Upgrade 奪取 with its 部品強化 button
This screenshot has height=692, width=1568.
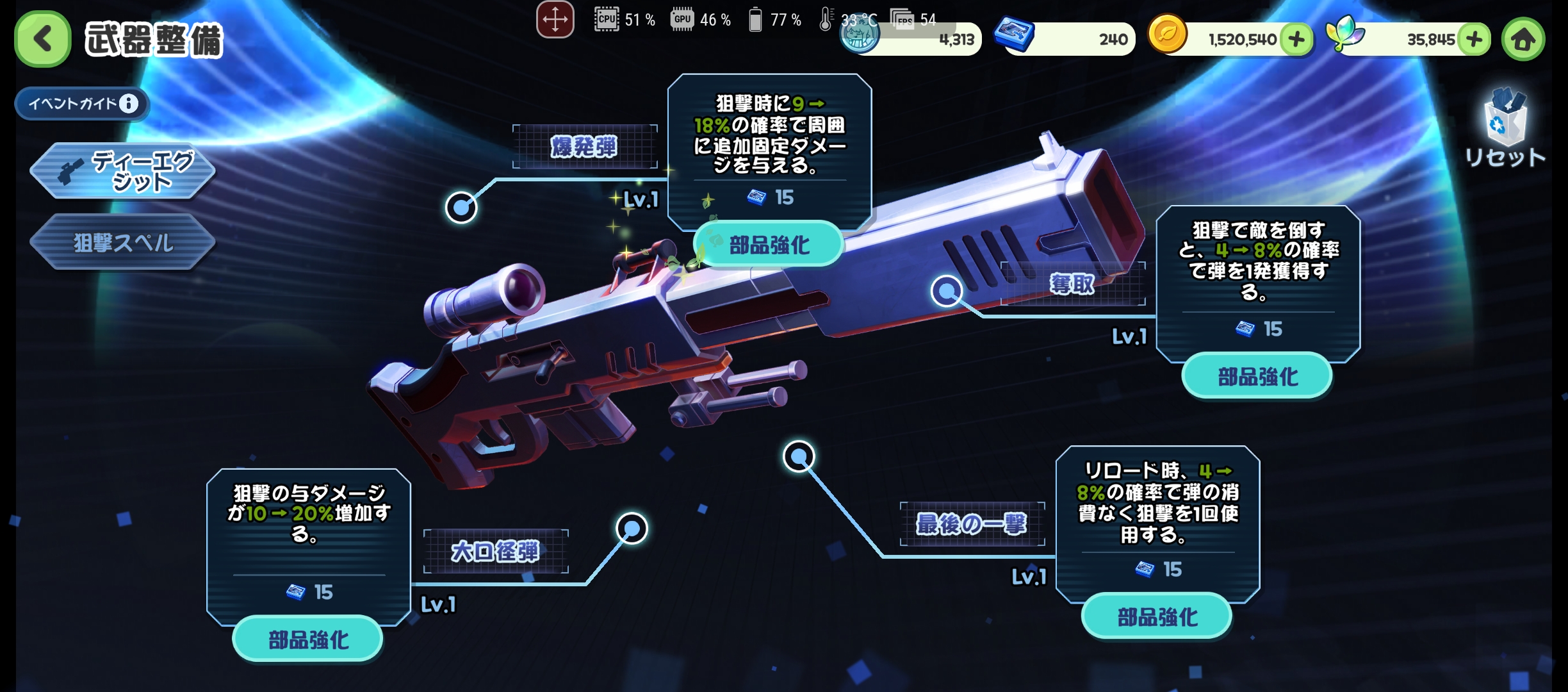point(1257,376)
